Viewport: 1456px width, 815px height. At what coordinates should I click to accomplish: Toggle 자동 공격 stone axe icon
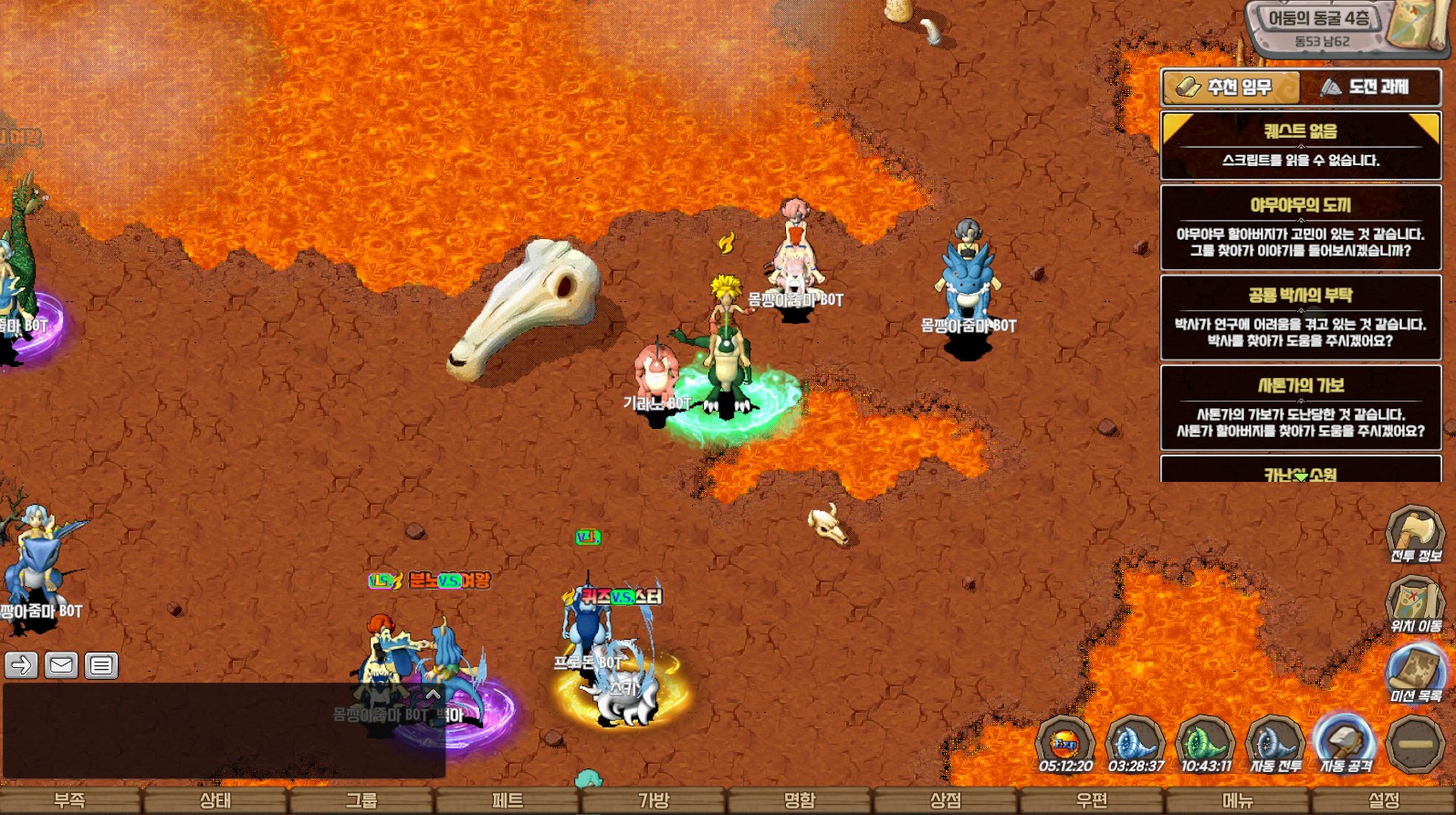point(1345,743)
